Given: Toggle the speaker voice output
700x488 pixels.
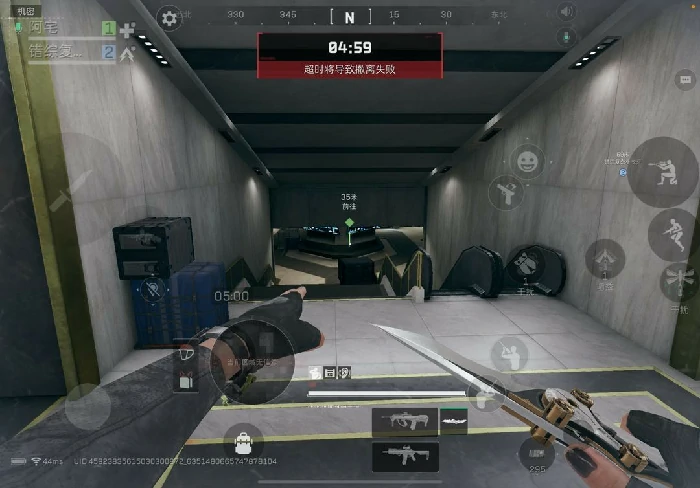Looking at the screenshot, I should point(567,13).
